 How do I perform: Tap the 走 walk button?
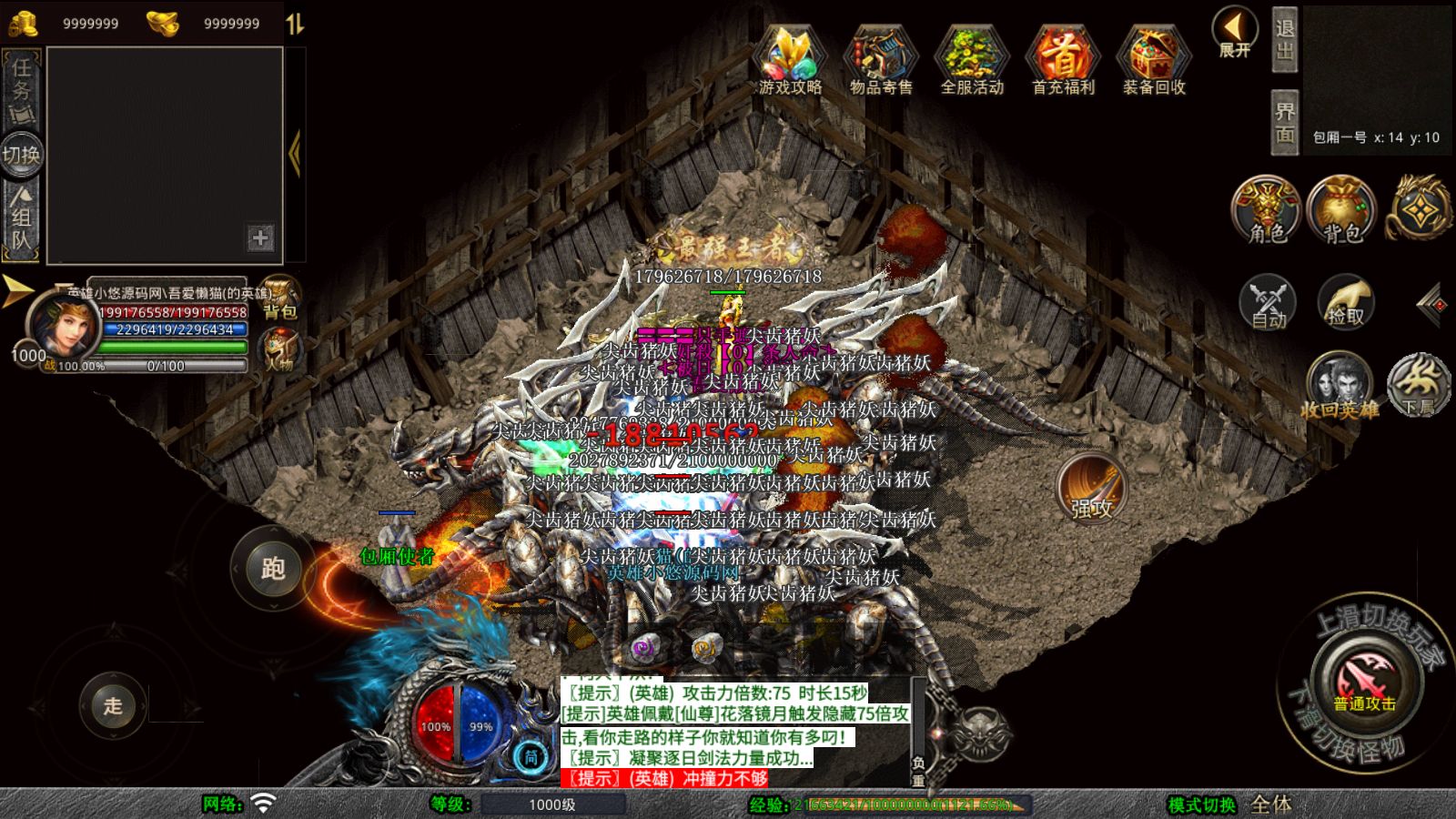click(x=113, y=705)
